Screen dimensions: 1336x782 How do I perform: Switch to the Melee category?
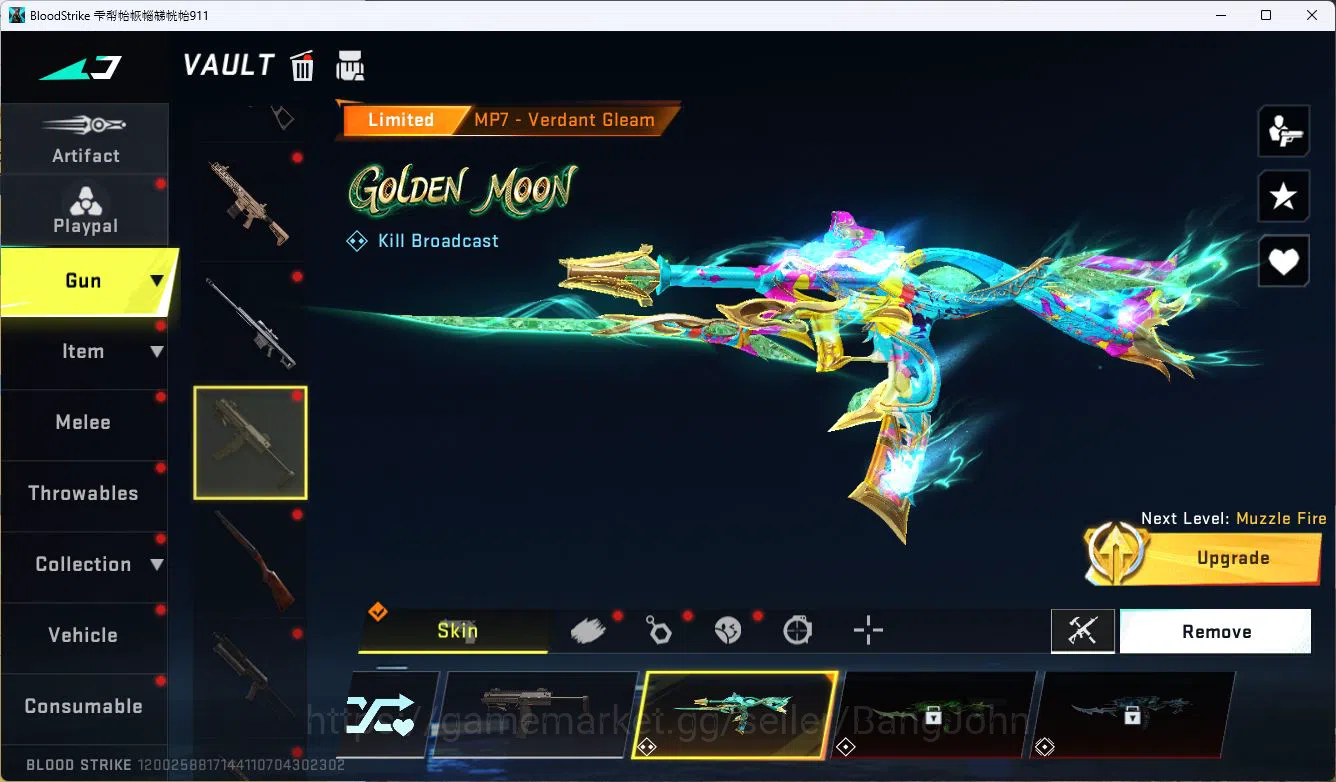tap(82, 422)
